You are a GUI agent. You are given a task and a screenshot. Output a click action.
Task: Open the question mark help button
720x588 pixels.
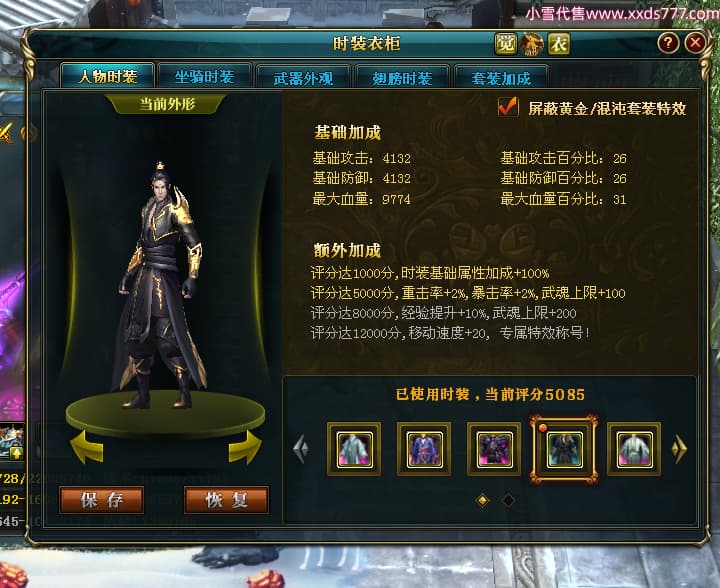coord(668,43)
